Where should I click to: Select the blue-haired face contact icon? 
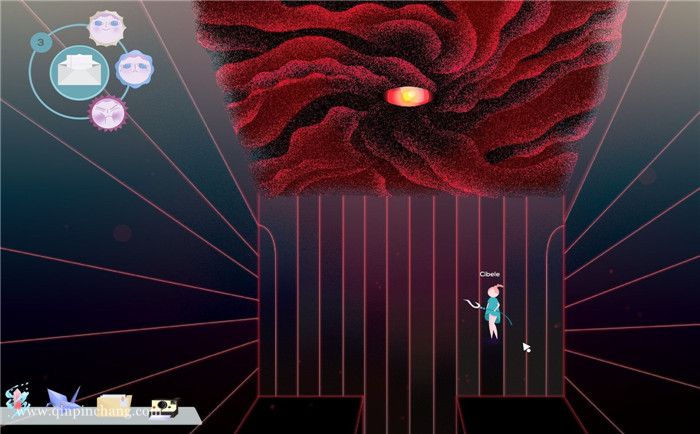[134, 68]
